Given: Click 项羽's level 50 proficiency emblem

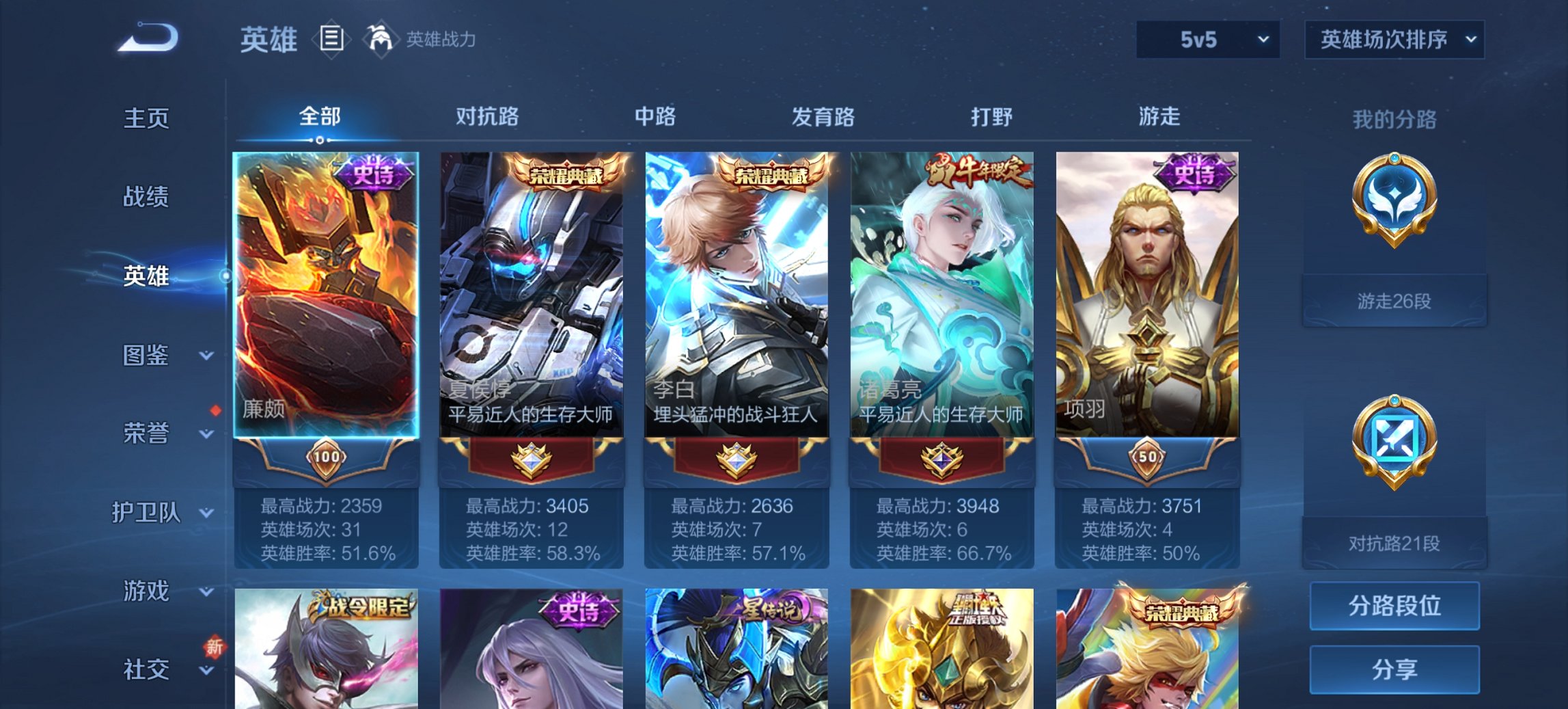Looking at the screenshot, I should [x=1147, y=460].
